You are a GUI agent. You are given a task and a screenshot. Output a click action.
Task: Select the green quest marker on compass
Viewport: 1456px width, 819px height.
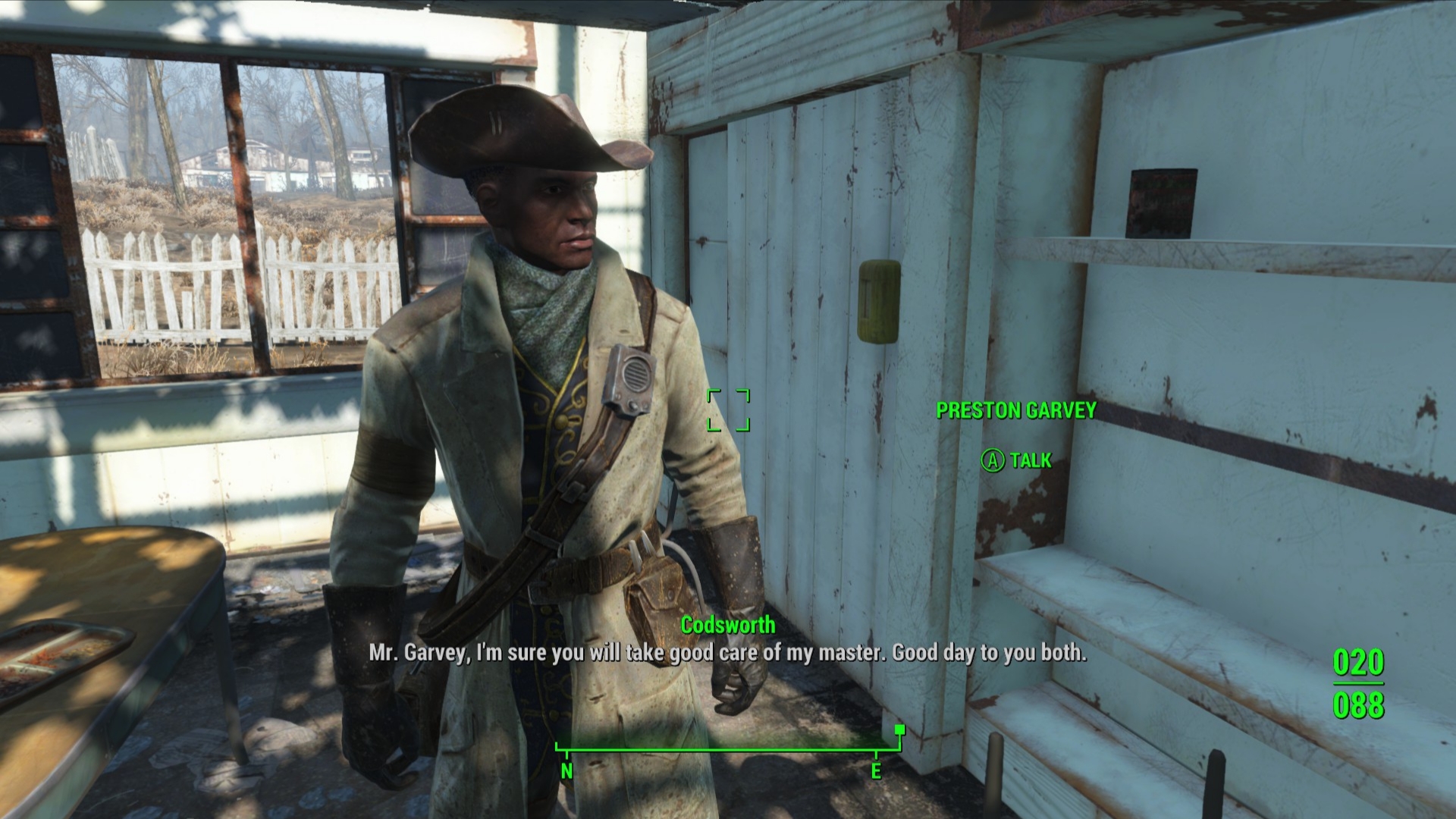coord(899,730)
